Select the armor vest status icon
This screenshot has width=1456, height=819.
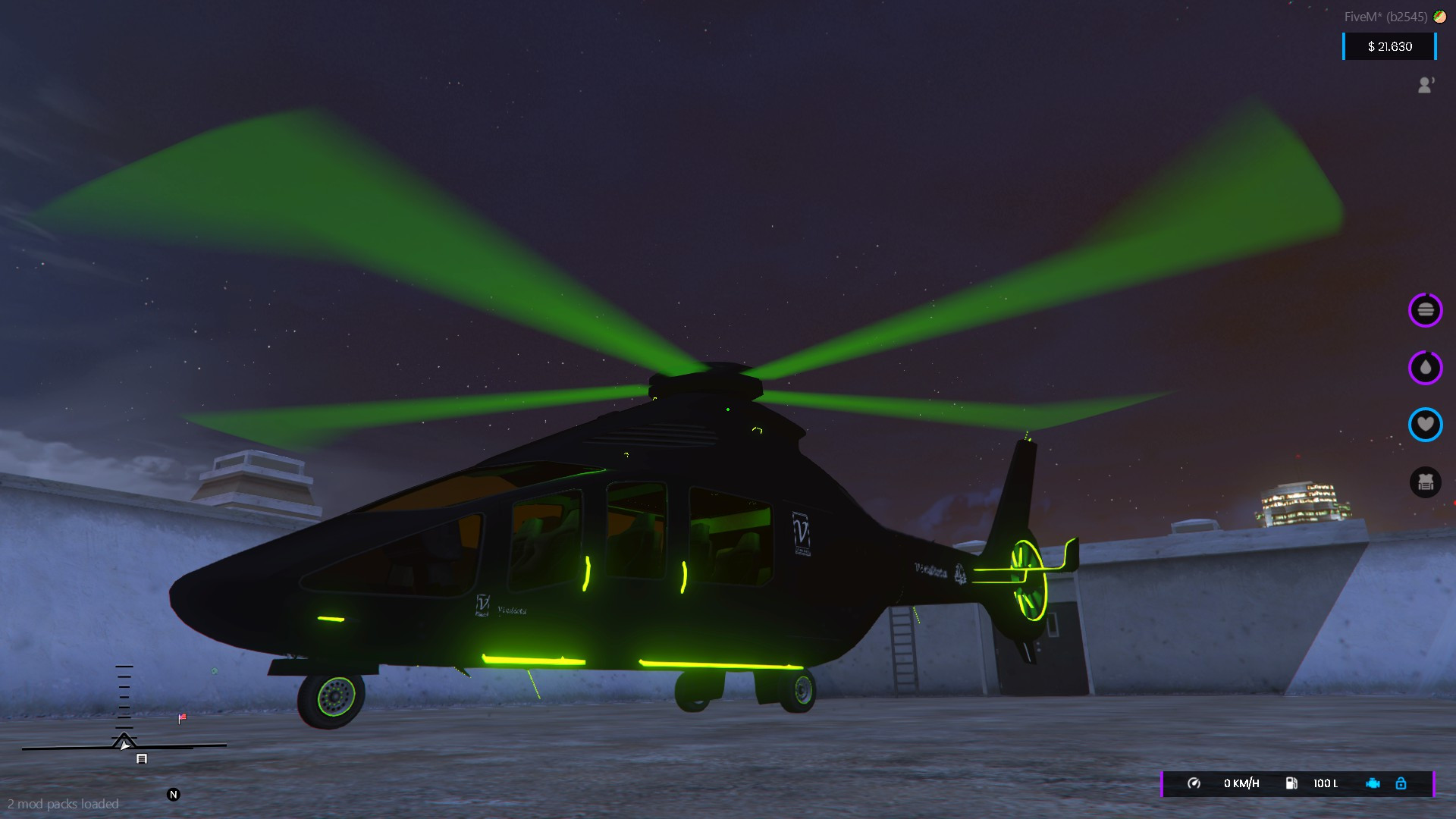tap(1426, 482)
